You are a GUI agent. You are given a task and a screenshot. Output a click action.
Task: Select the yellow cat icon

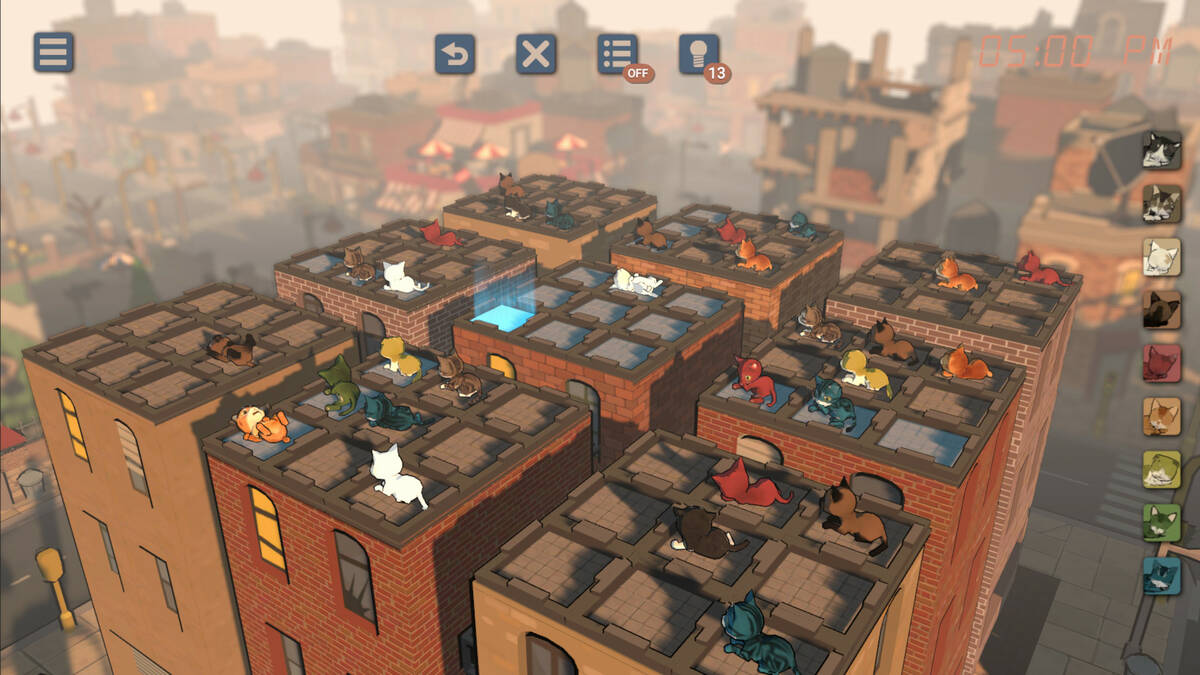[1162, 470]
